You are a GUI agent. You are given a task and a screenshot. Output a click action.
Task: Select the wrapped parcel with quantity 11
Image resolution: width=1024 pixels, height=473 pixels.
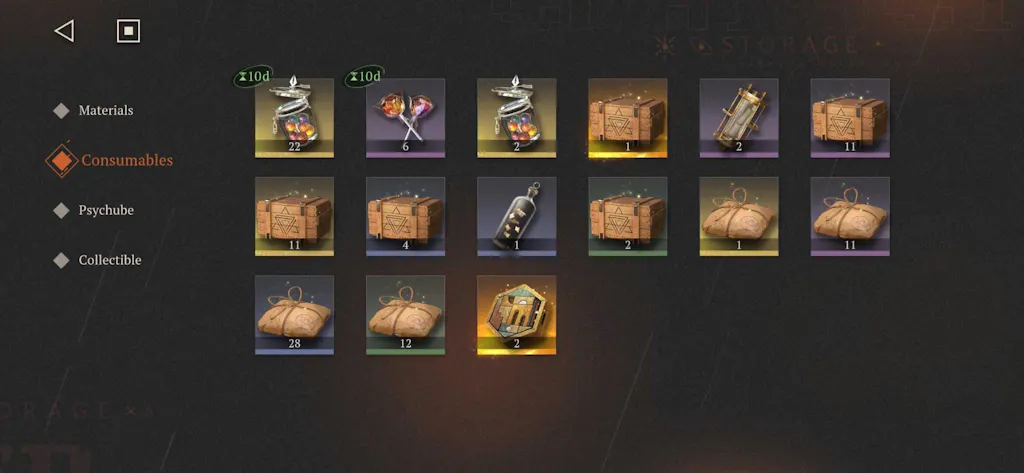(x=849, y=217)
